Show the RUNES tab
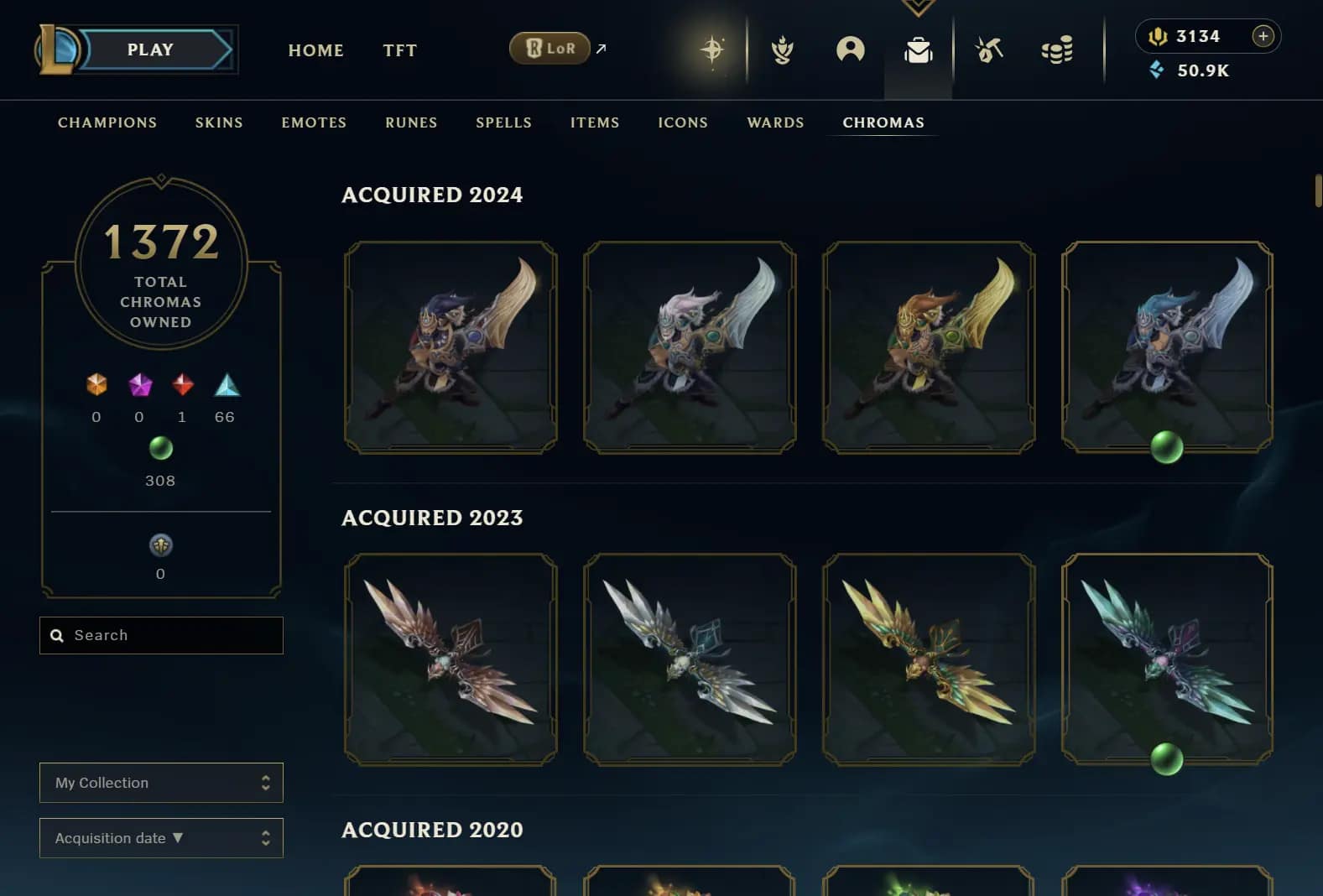 [411, 122]
